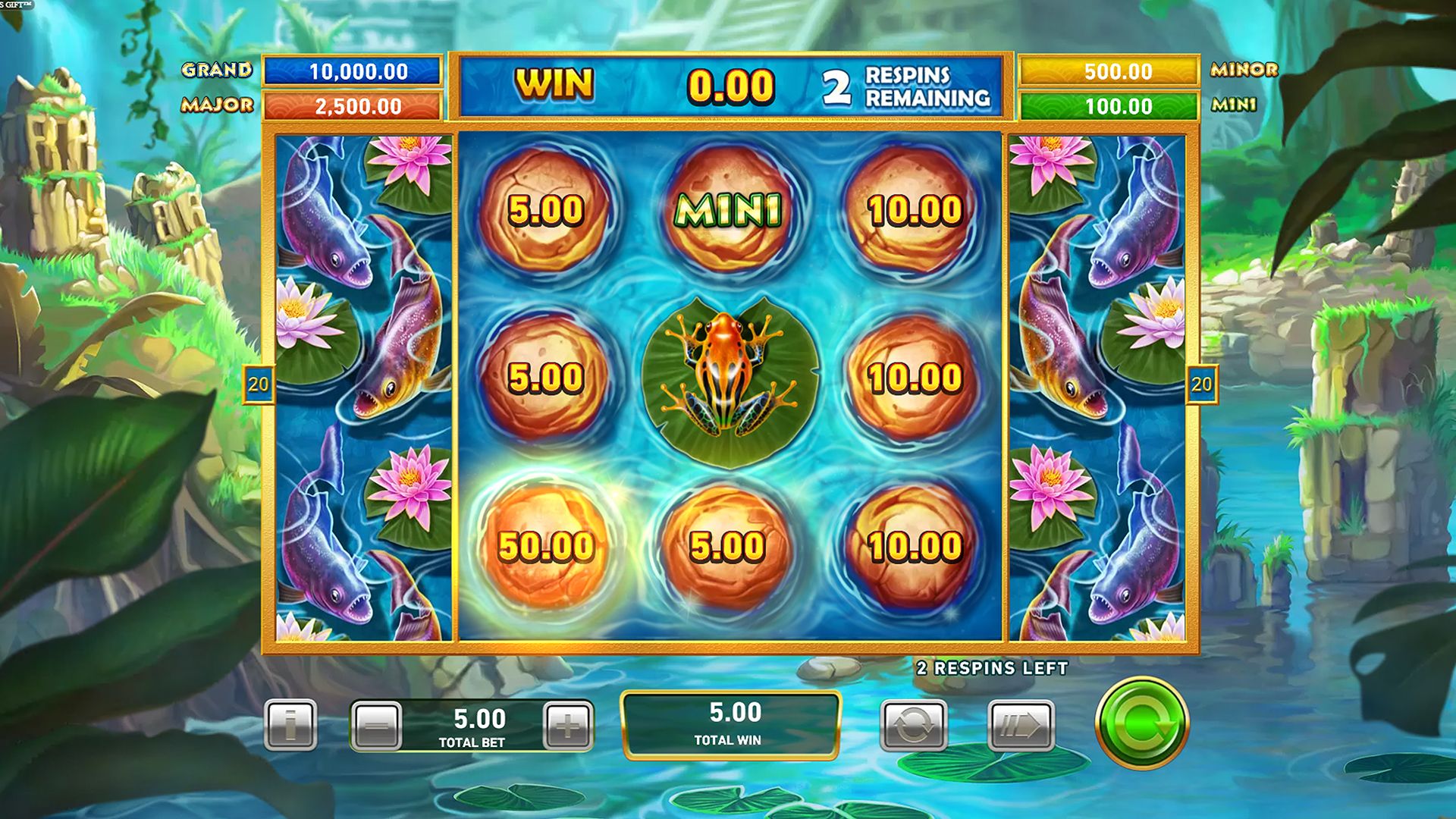Image resolution: width=1456 pixels, height=819 pixels.
Task: Decrease total bet with minus button
Action: coord(377,726)
